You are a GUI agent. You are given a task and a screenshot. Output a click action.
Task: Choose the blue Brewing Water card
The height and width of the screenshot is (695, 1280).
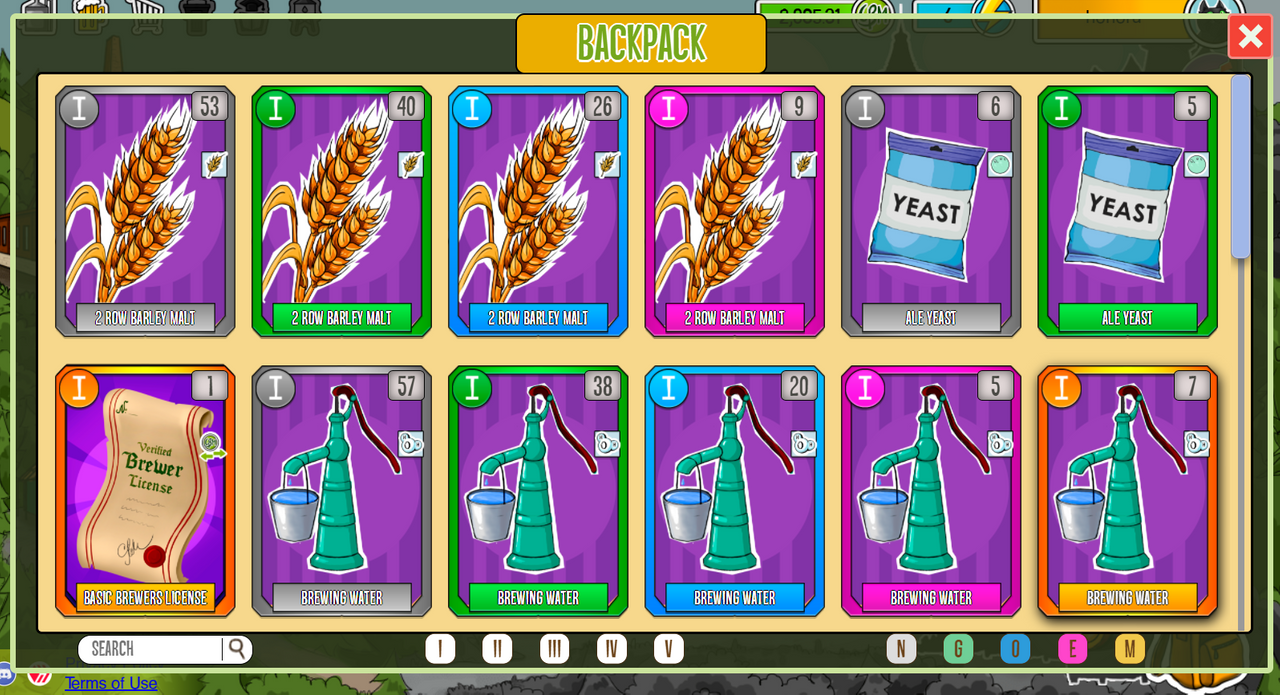(734, 491)
